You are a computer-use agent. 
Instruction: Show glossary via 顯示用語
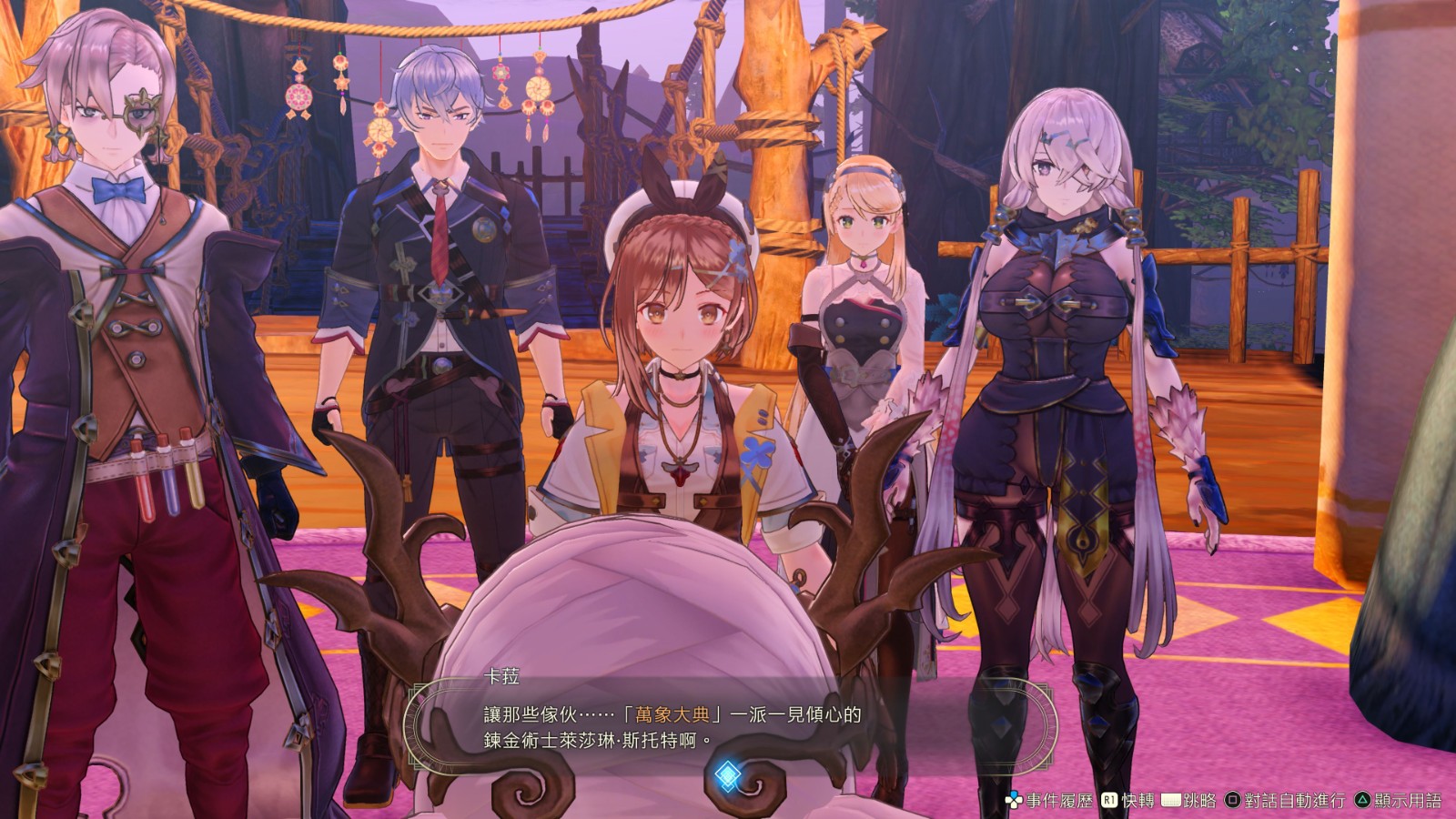pos(1399,801)
